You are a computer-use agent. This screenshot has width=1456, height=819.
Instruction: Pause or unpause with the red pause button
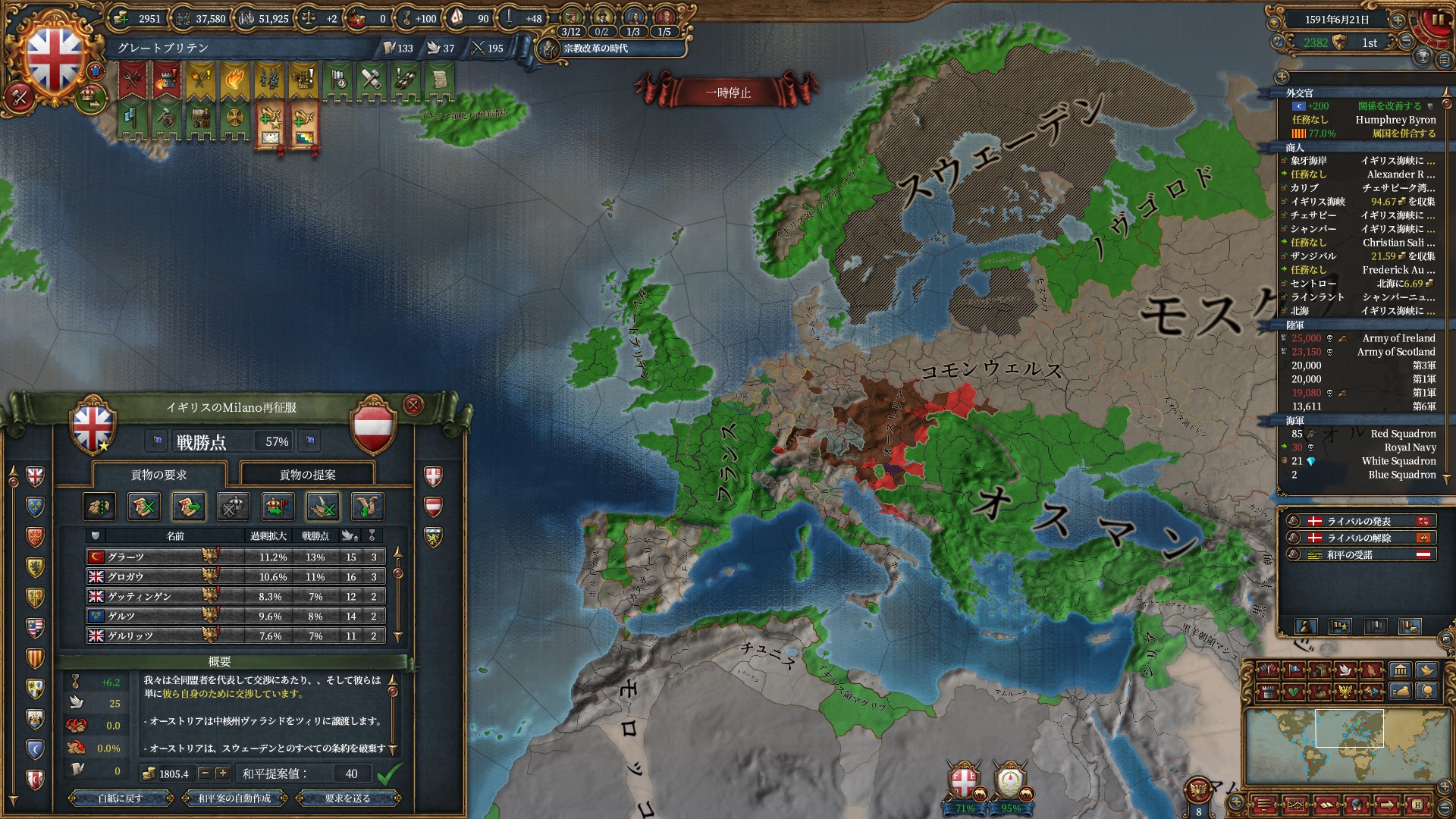1437,20
